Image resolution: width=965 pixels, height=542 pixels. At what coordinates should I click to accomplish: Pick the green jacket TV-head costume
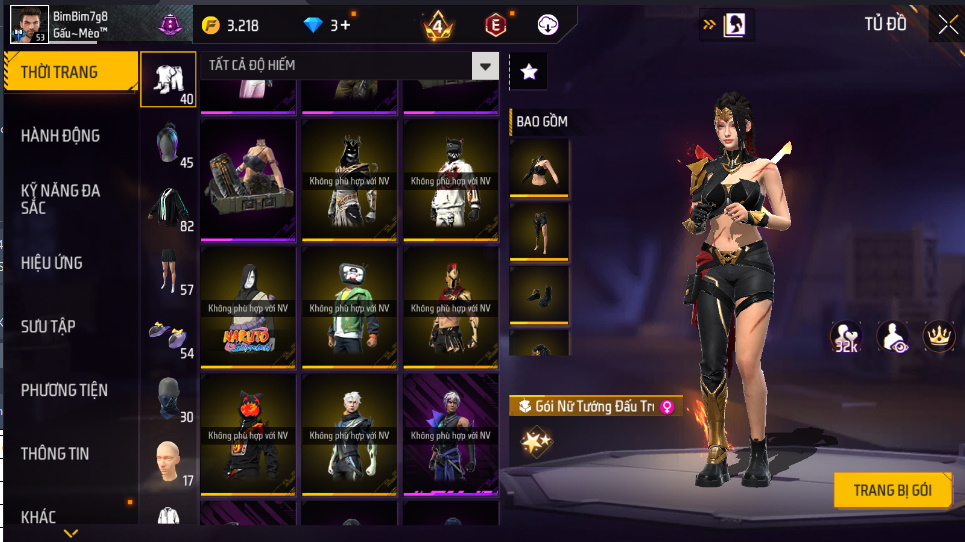click(349, 307)
